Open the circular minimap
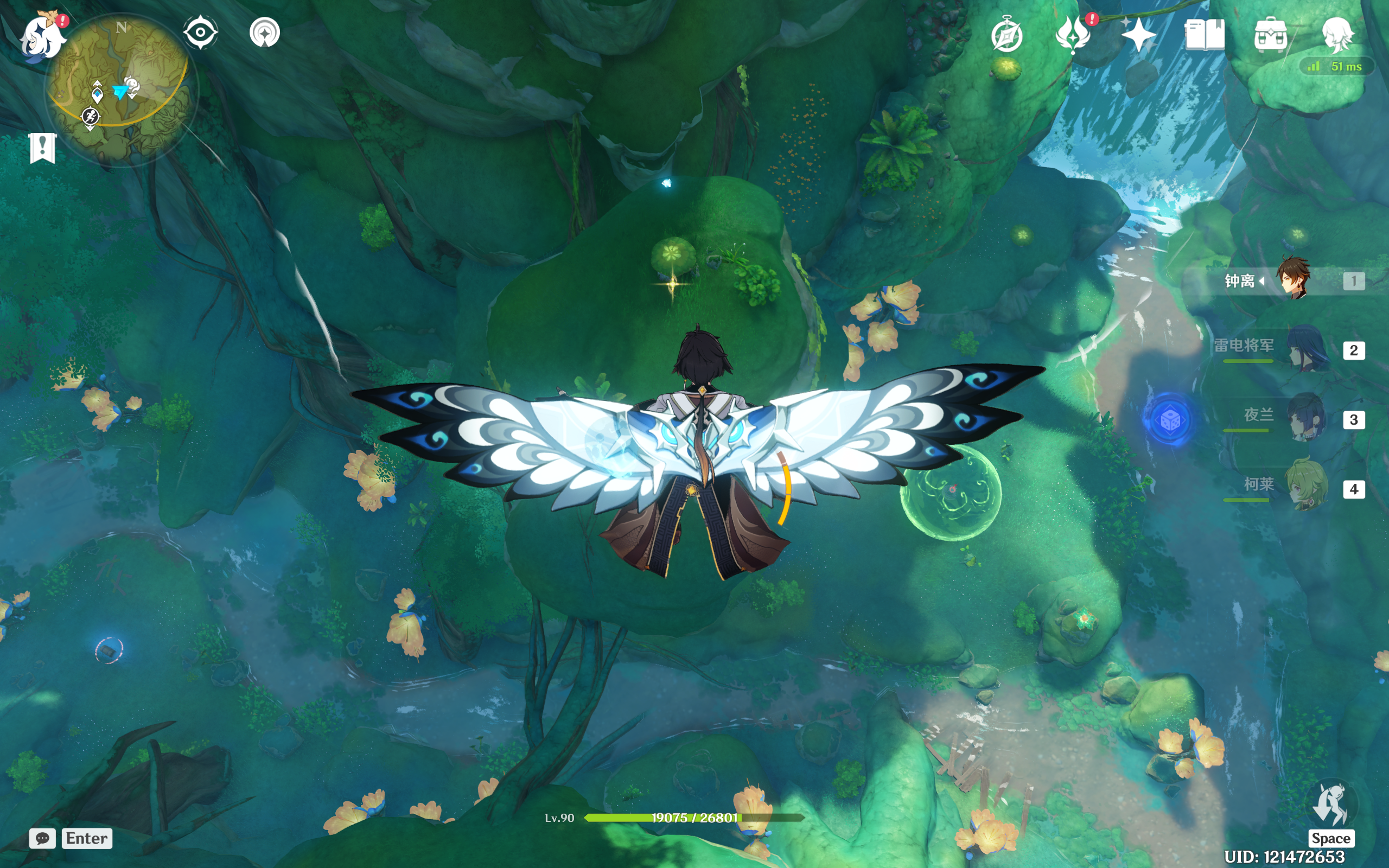 tap(119, 86)
